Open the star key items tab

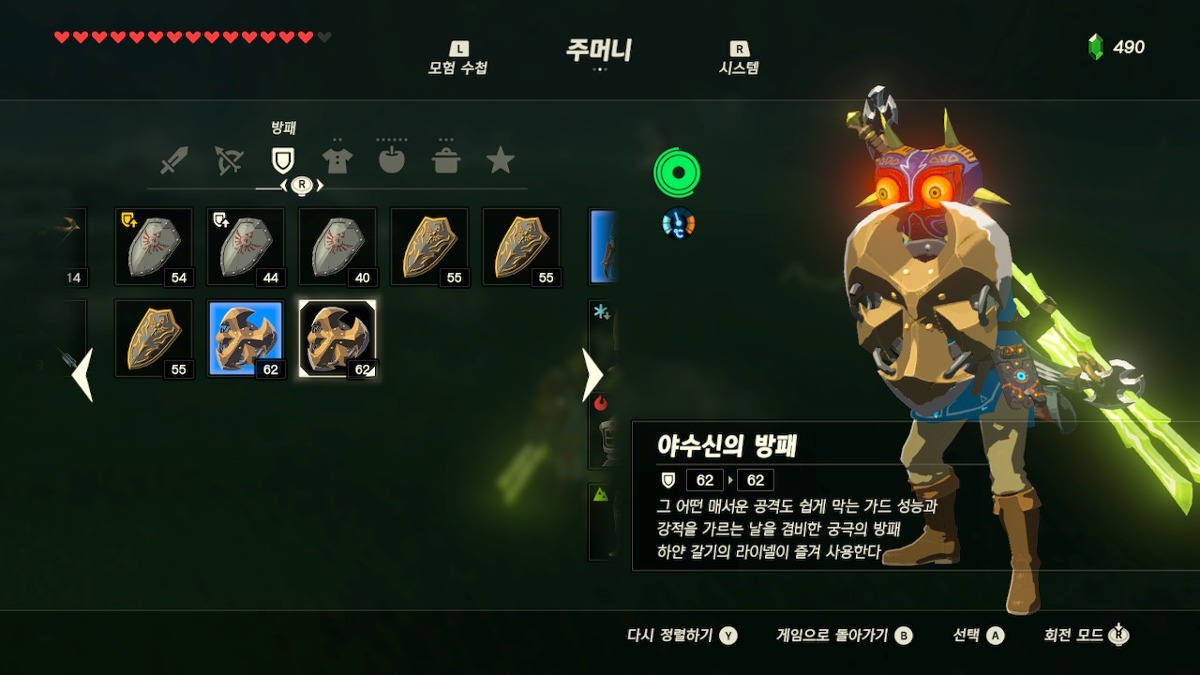pyautogui.click(x=500, y=160)
